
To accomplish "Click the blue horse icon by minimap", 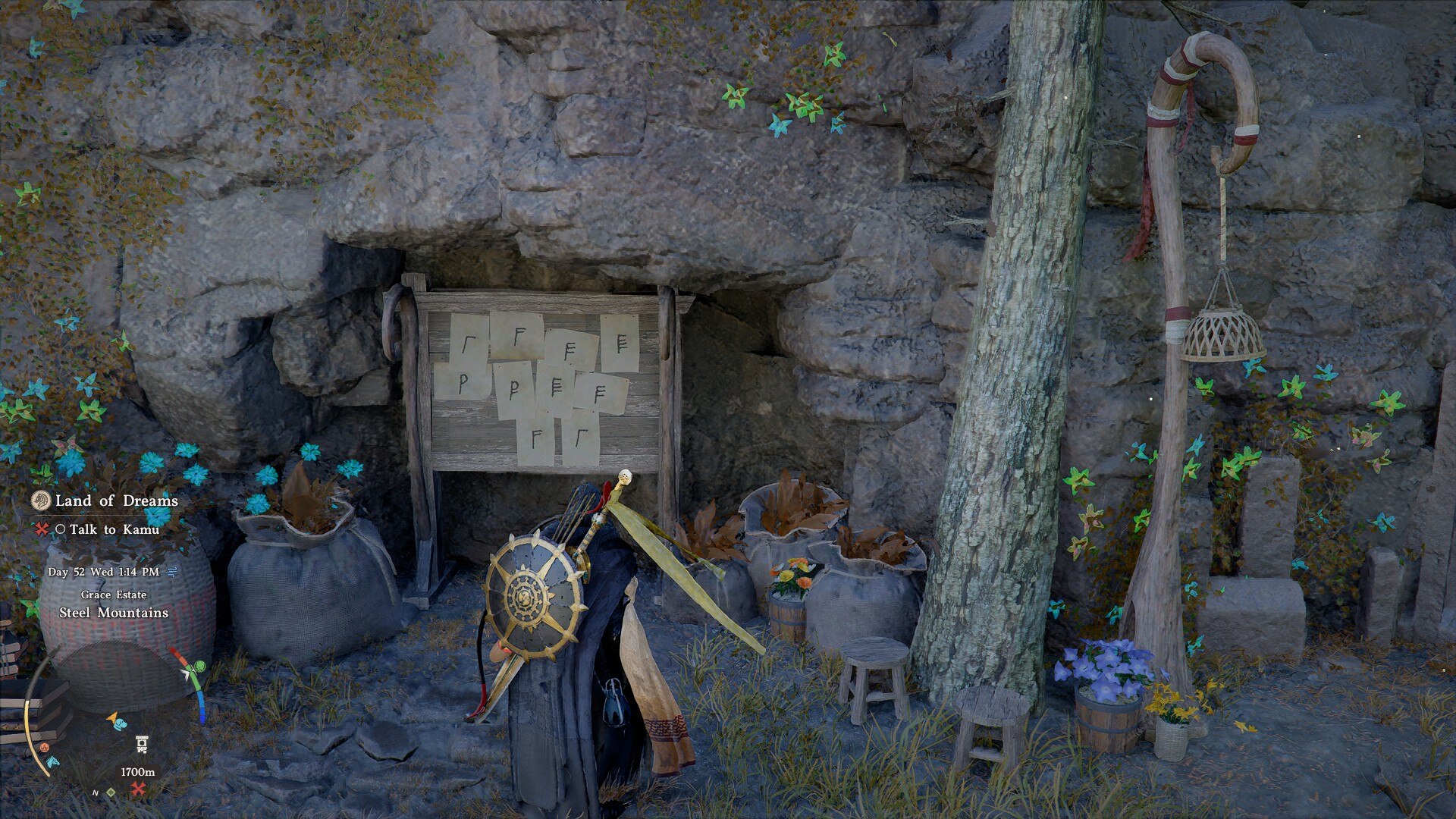I will coord(52,761).
